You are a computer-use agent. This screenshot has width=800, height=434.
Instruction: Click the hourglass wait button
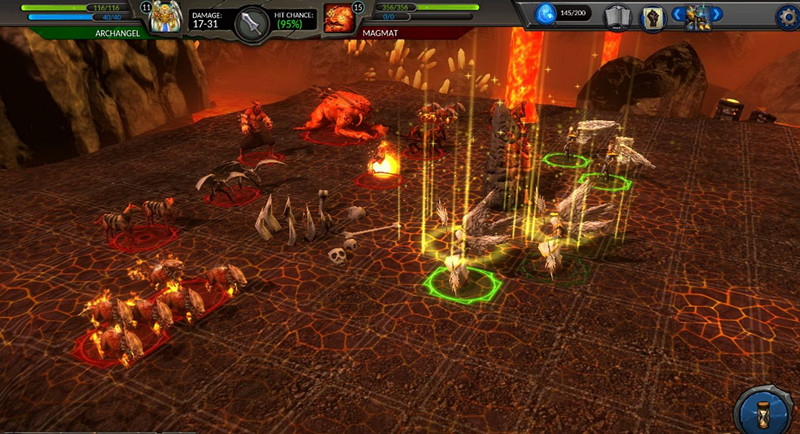pyautogui.click(x=765, y=412)
